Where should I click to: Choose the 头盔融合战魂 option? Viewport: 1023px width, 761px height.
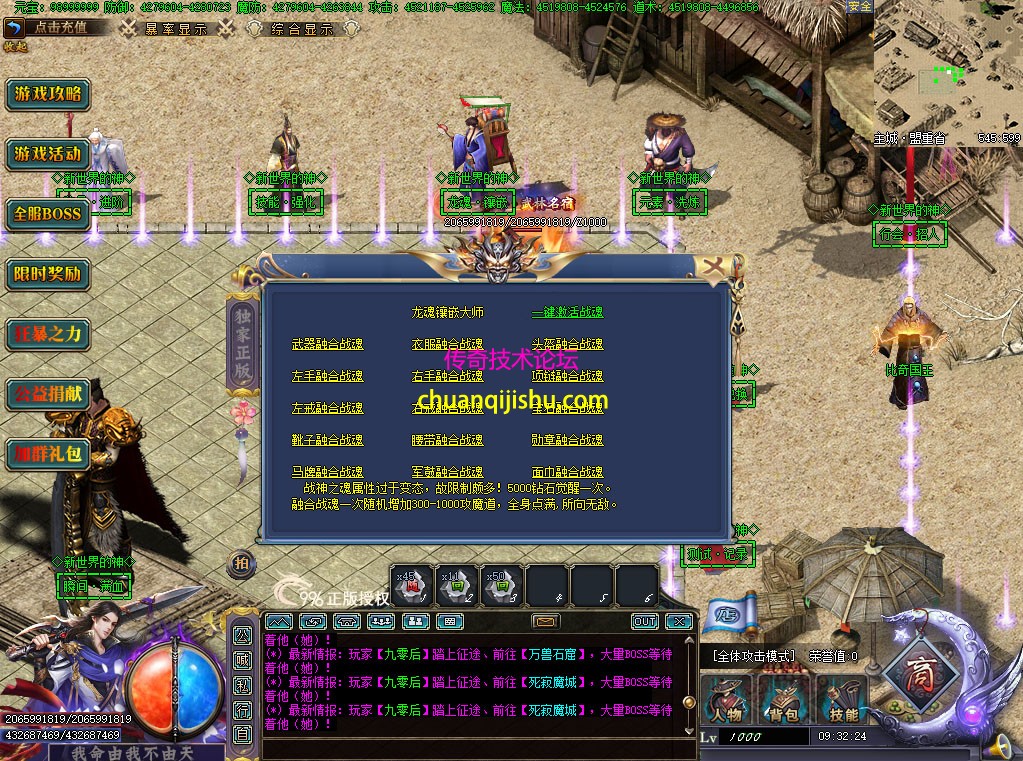[x=567, y=345]
